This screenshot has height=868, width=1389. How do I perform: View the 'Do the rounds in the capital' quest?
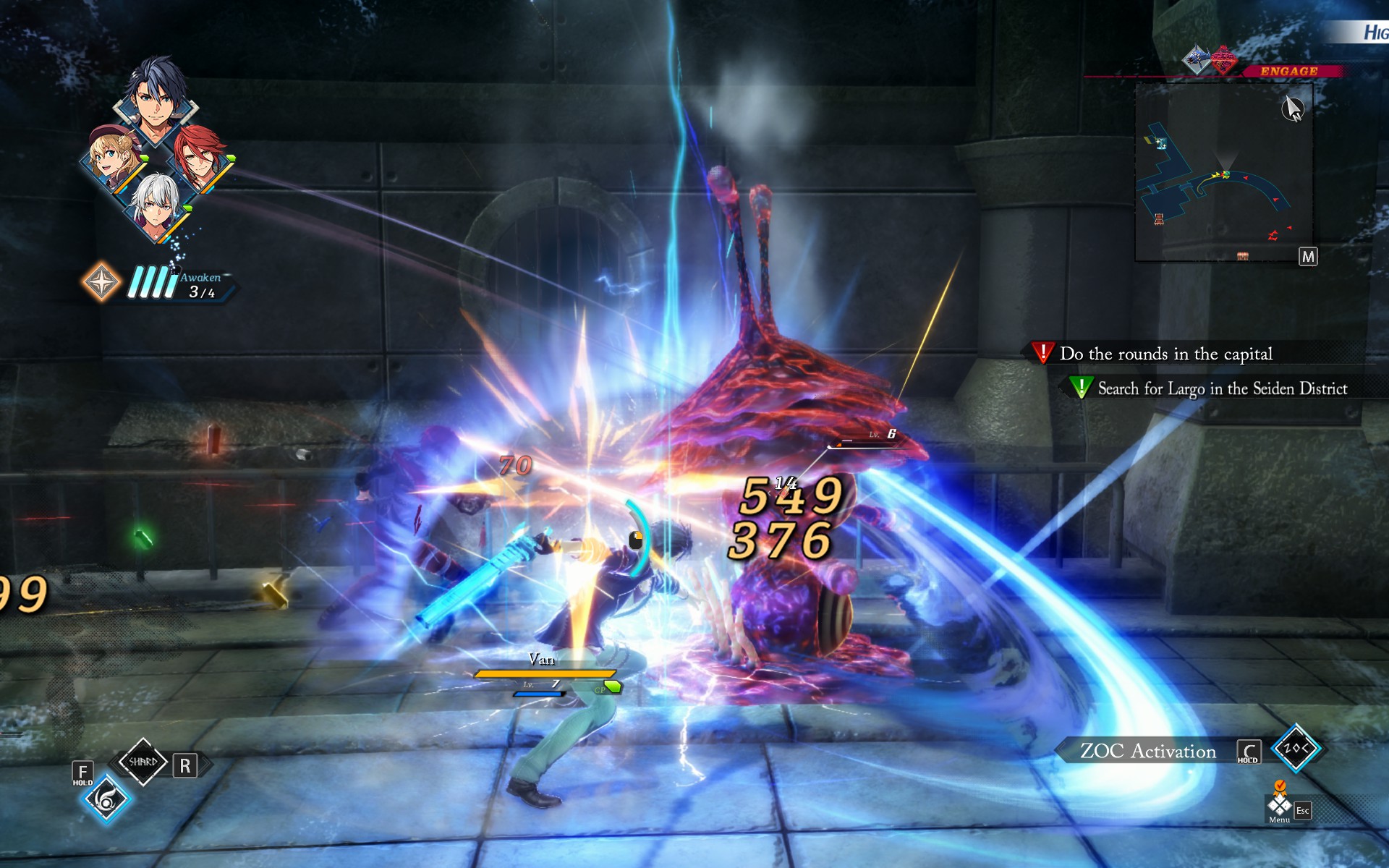[x=1165, y=354]
